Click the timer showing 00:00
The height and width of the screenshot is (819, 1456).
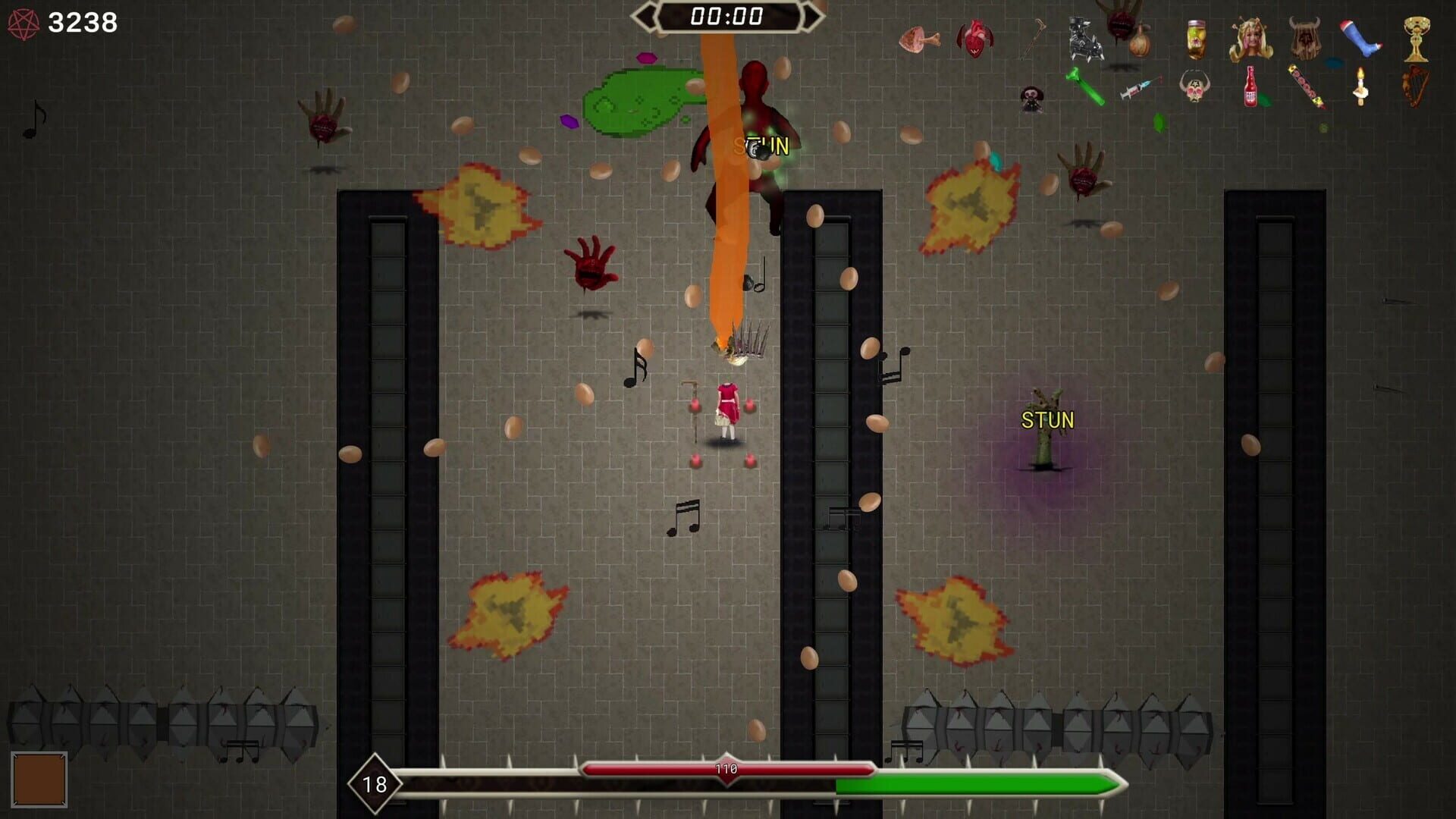(x=726, y=14)
